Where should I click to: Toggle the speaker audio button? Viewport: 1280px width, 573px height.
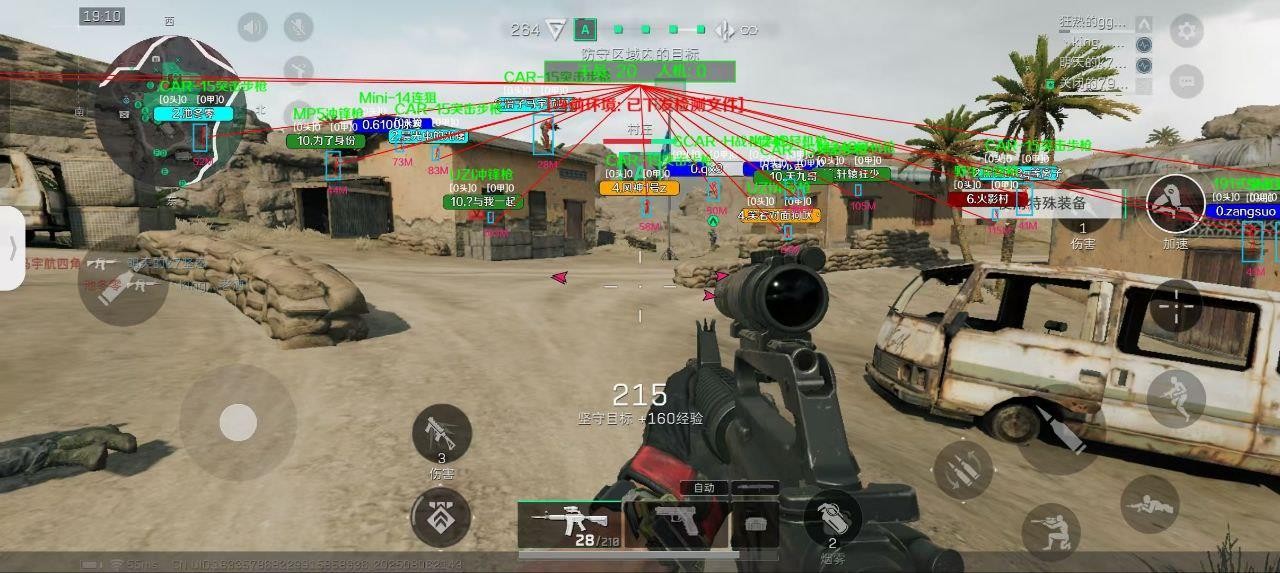252,27
